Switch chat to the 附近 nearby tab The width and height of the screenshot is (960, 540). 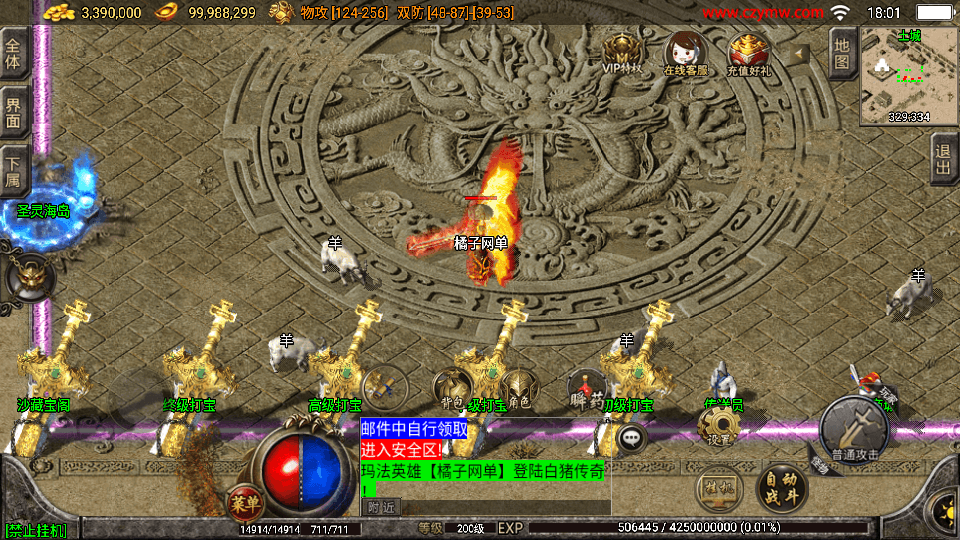[x=379, y=507]
